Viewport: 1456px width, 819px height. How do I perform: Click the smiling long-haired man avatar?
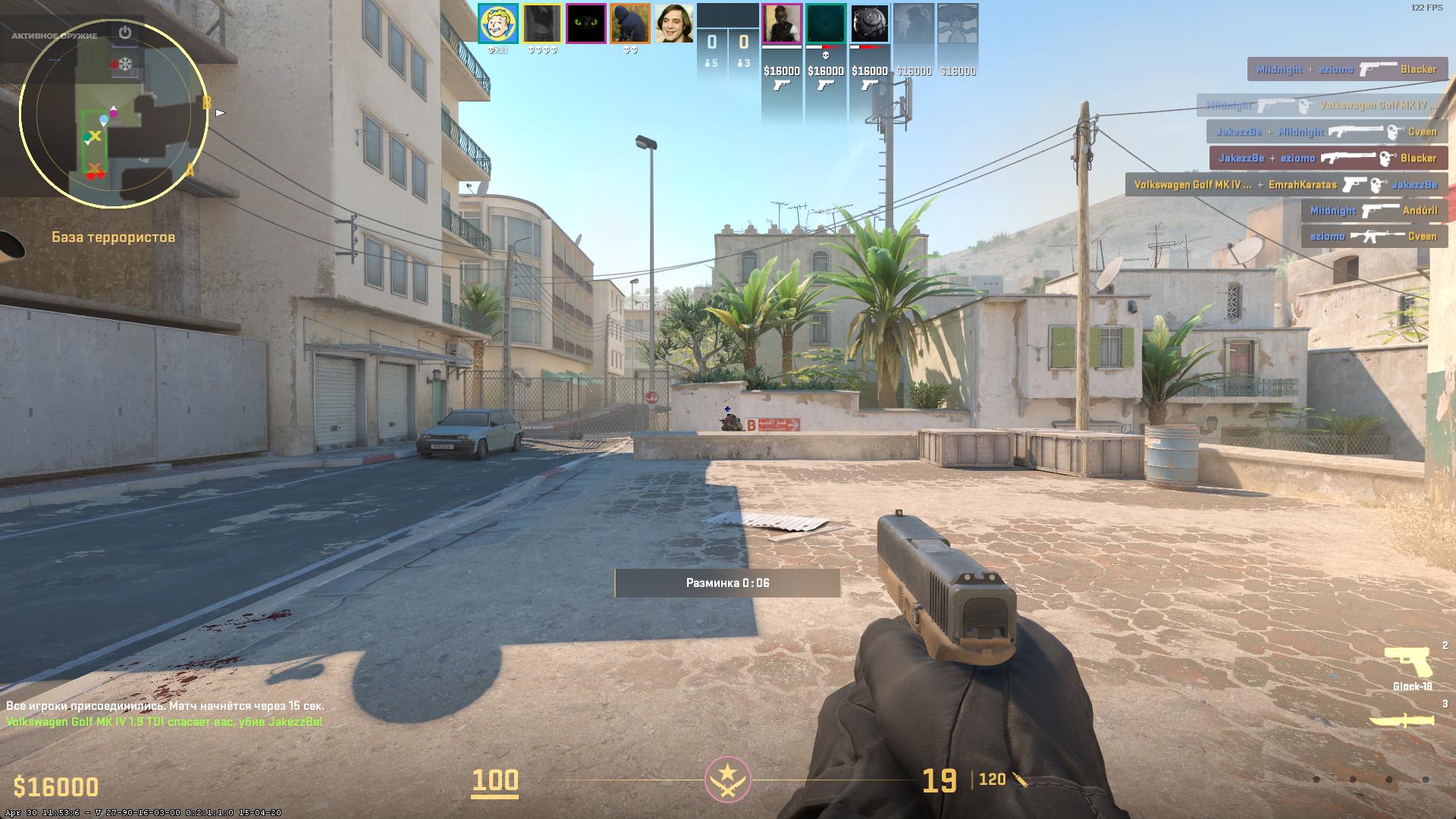[674, 24]
